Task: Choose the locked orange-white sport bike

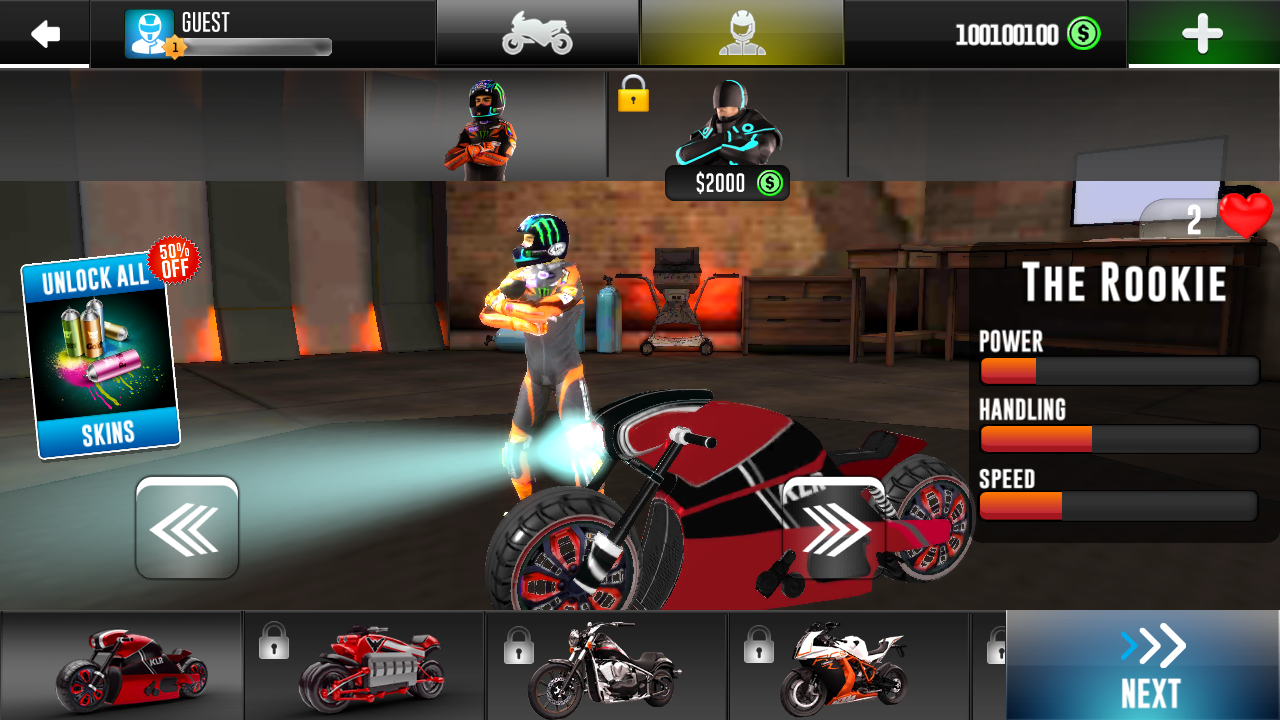Action: pyautogui.click(x=849, y=666)
